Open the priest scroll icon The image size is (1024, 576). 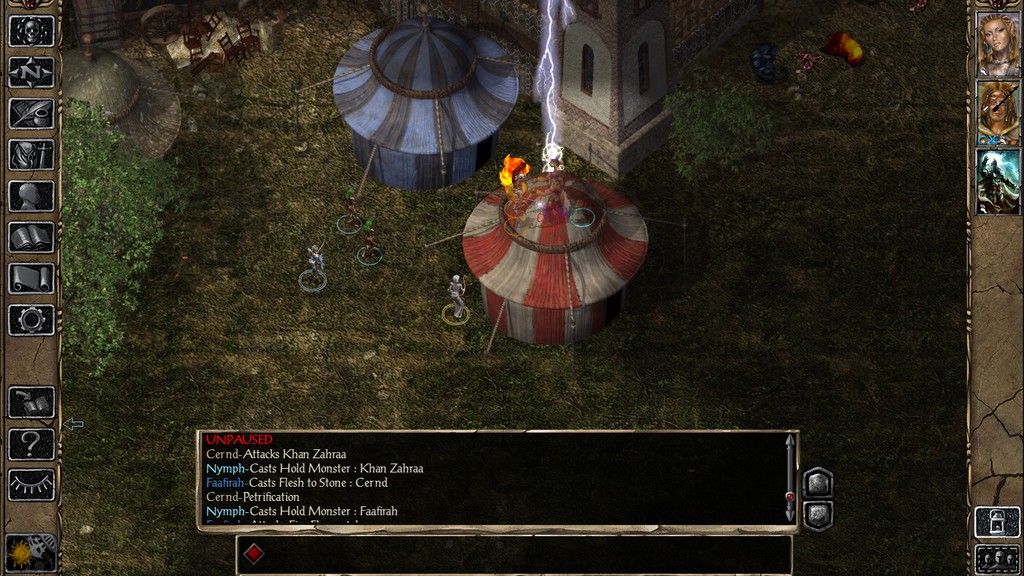(x=31, y=278)
